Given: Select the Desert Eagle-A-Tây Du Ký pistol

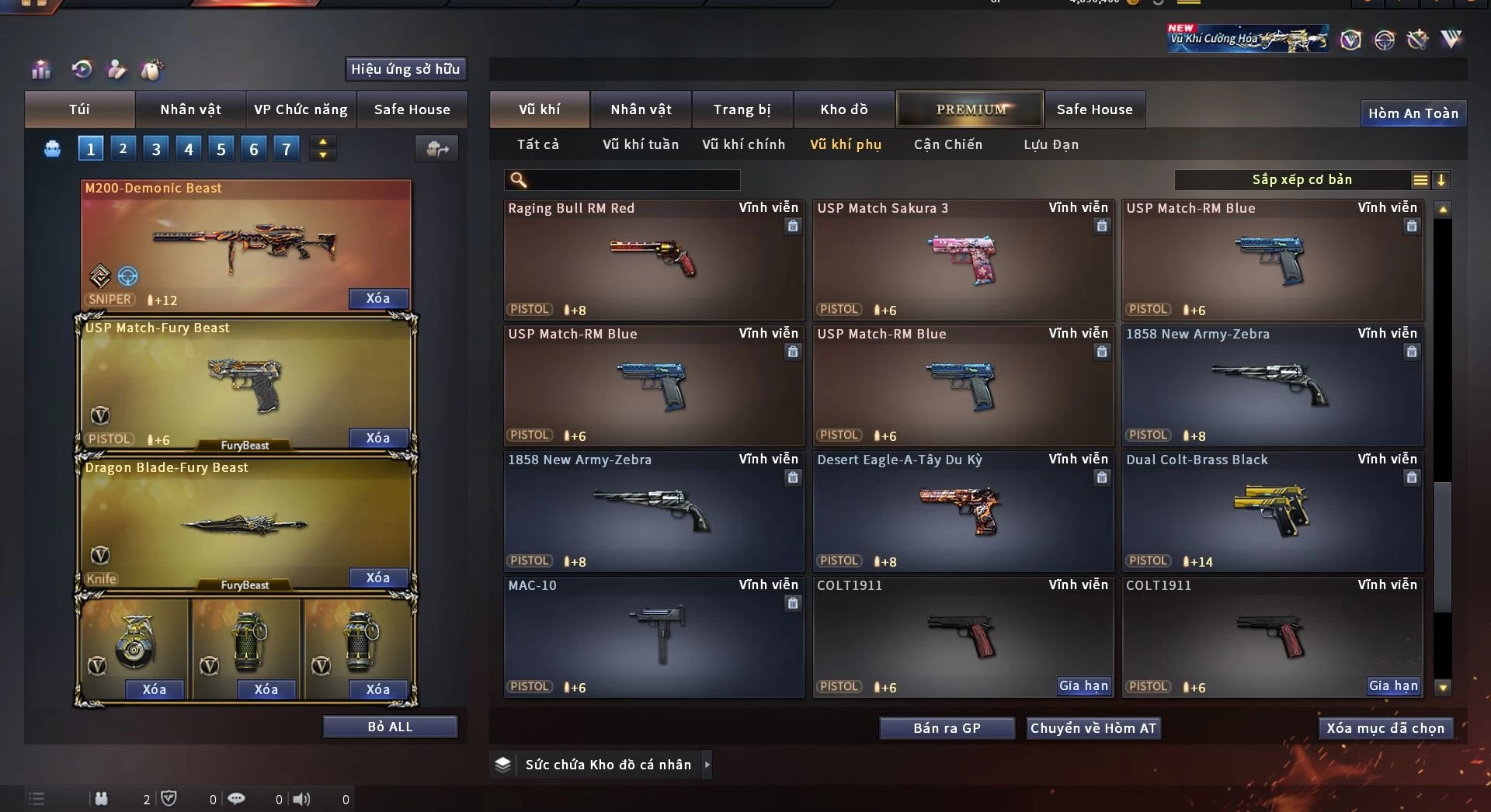Looking at the screenshot, I should coord(962,512).
